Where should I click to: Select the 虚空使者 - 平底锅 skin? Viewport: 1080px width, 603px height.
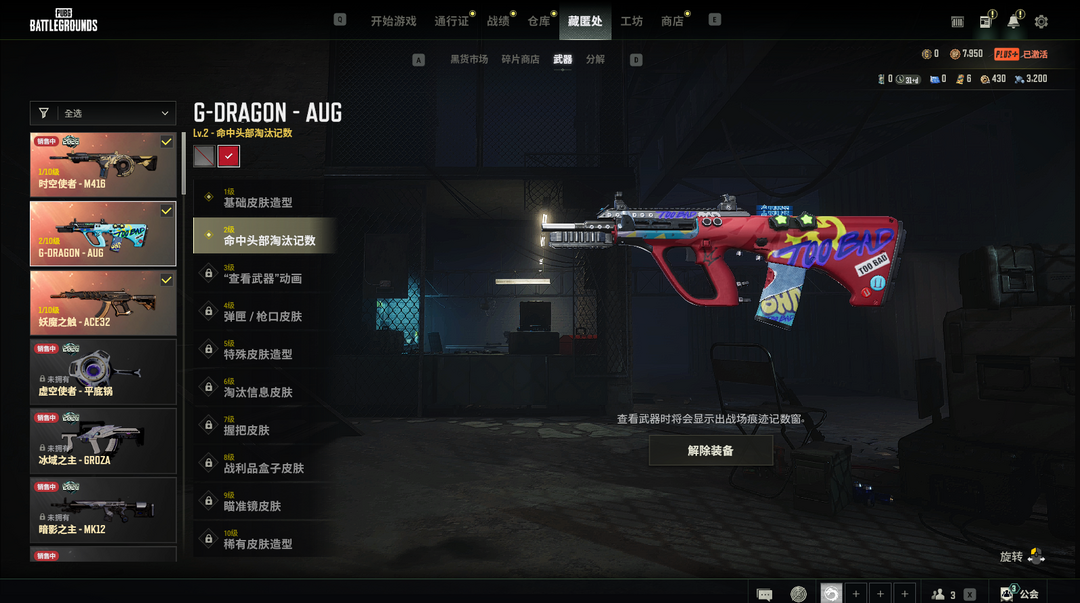click(x=103, y=371)
